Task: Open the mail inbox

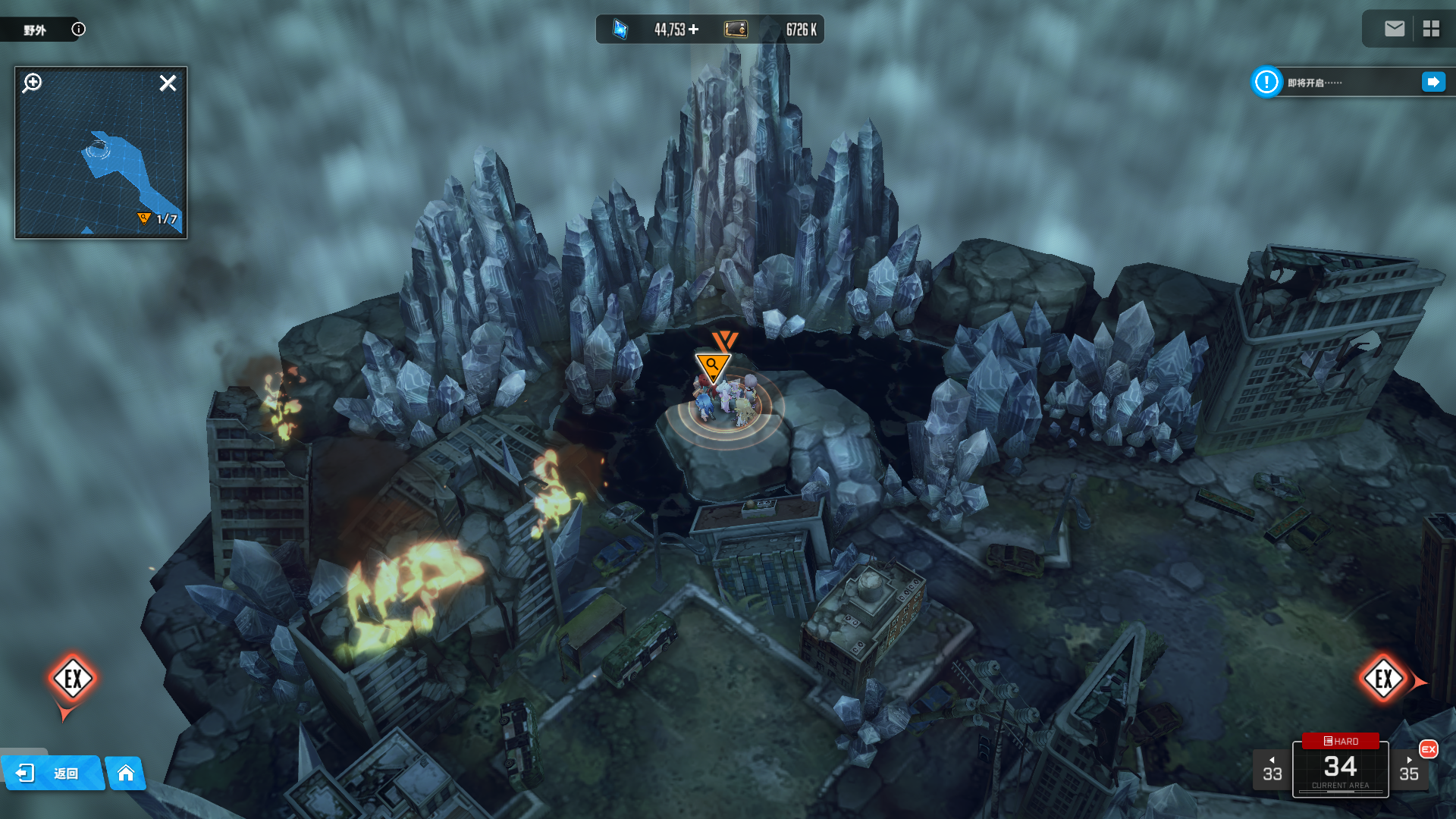Action: click(1394, 29)
